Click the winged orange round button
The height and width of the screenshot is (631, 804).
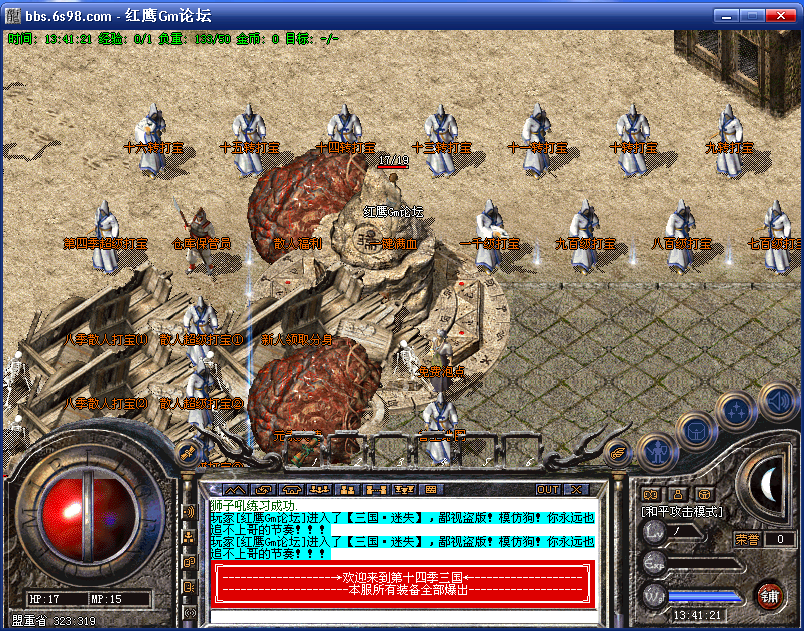619,453
